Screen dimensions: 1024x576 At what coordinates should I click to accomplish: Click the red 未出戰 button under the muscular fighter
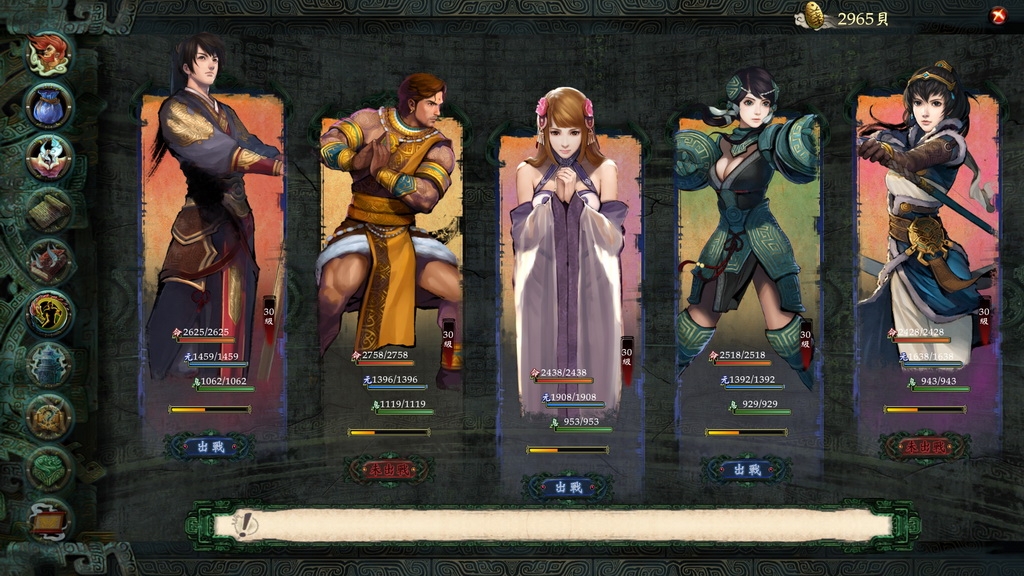click(x=388, y=469)
